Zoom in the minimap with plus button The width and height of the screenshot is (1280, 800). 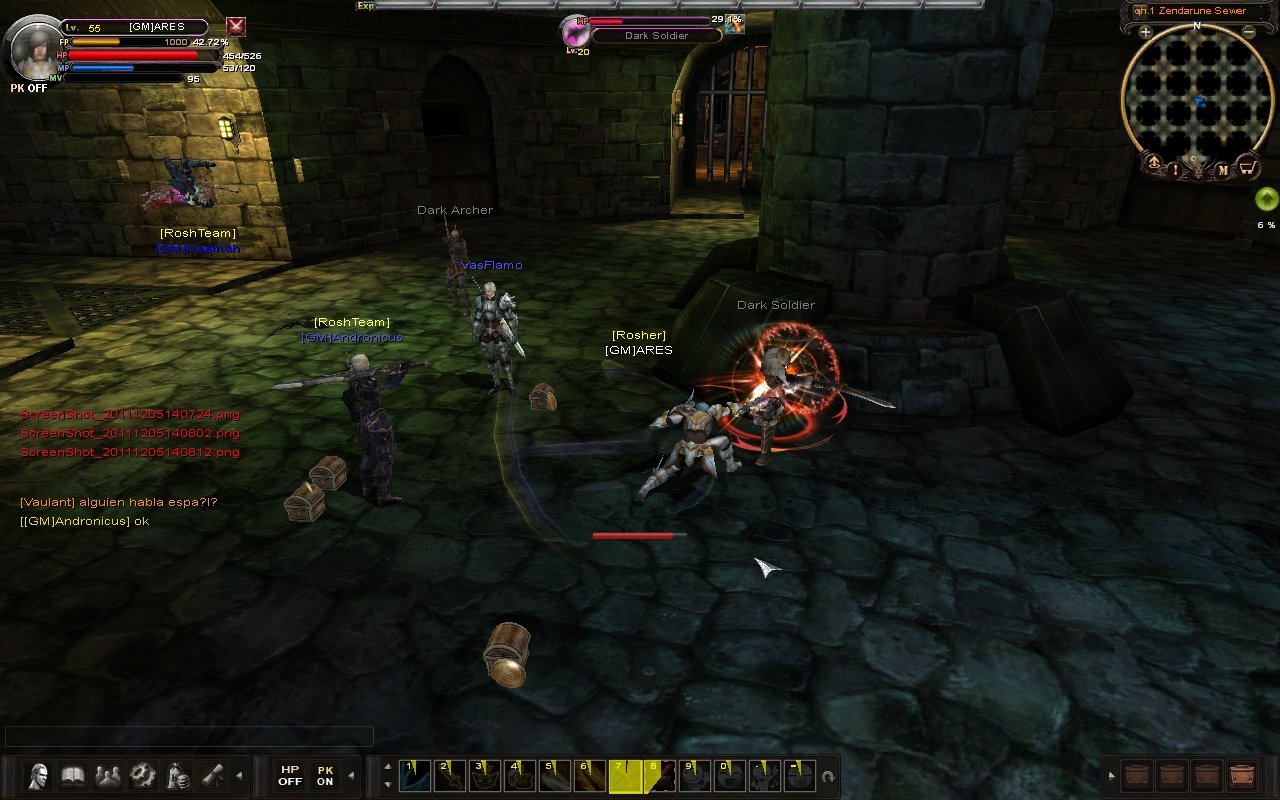pos(1145,31)
